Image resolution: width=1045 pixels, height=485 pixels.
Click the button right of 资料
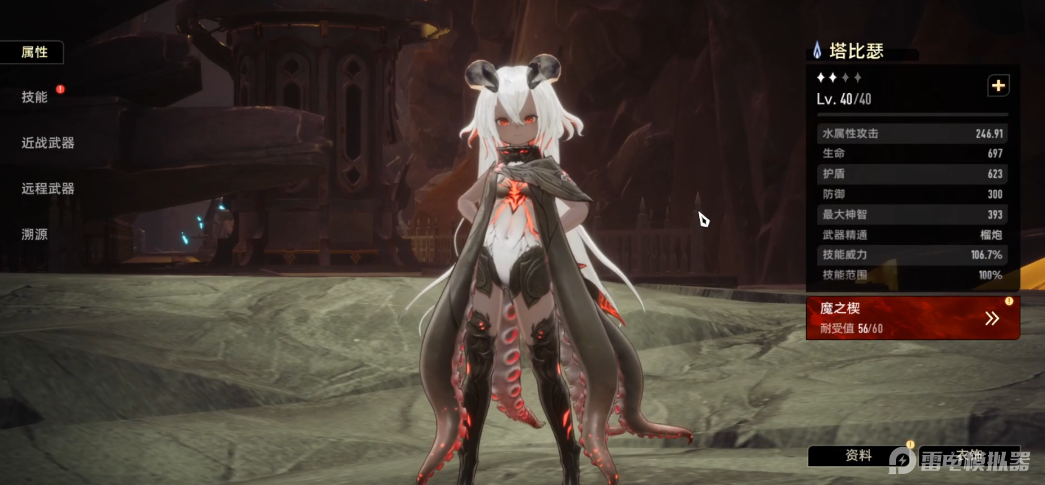[970, 456]
